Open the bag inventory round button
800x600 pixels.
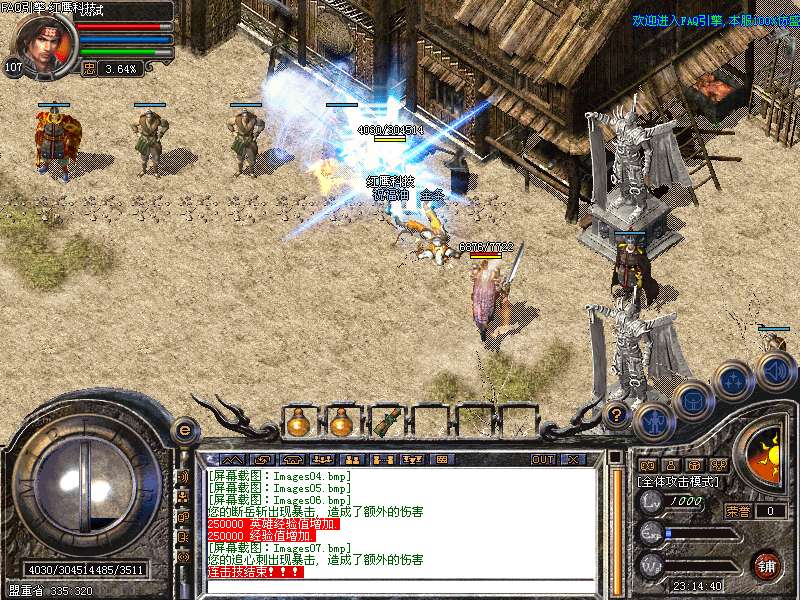click(692, 401)
